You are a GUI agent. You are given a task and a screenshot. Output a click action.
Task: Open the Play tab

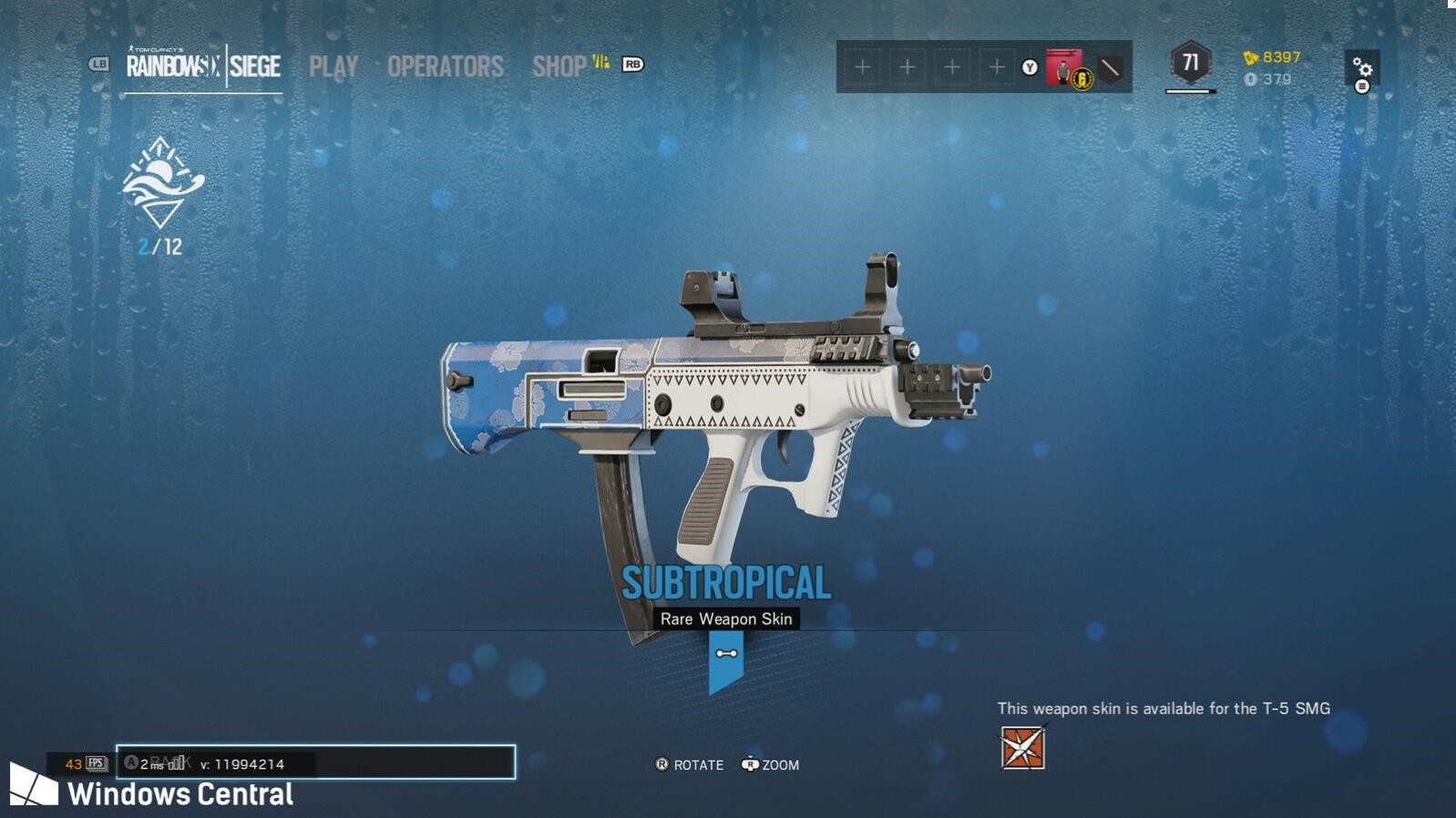pyautogui.click(x=333, y=66)
